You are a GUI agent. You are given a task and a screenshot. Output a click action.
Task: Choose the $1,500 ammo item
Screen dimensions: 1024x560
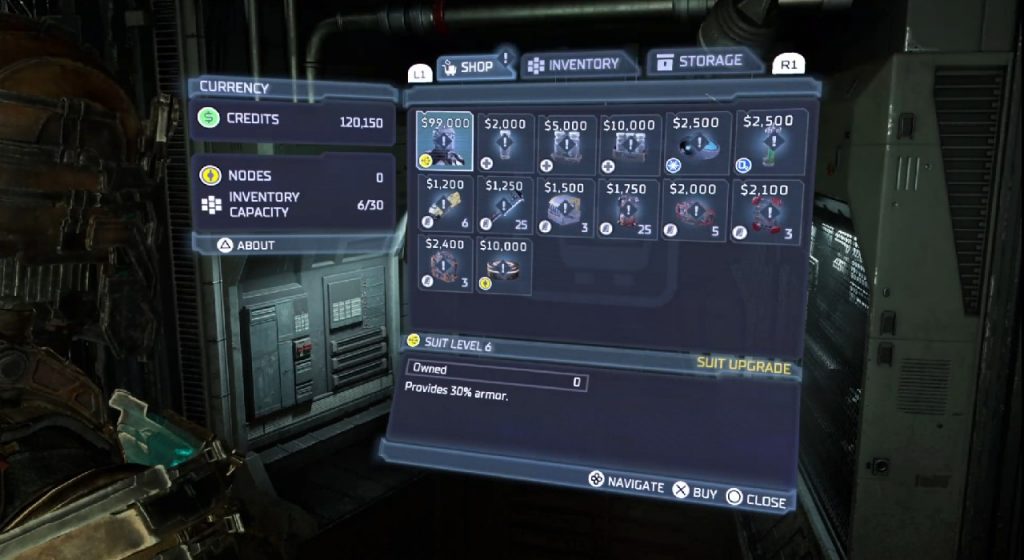pyautogui.click(x=567, y=206)
